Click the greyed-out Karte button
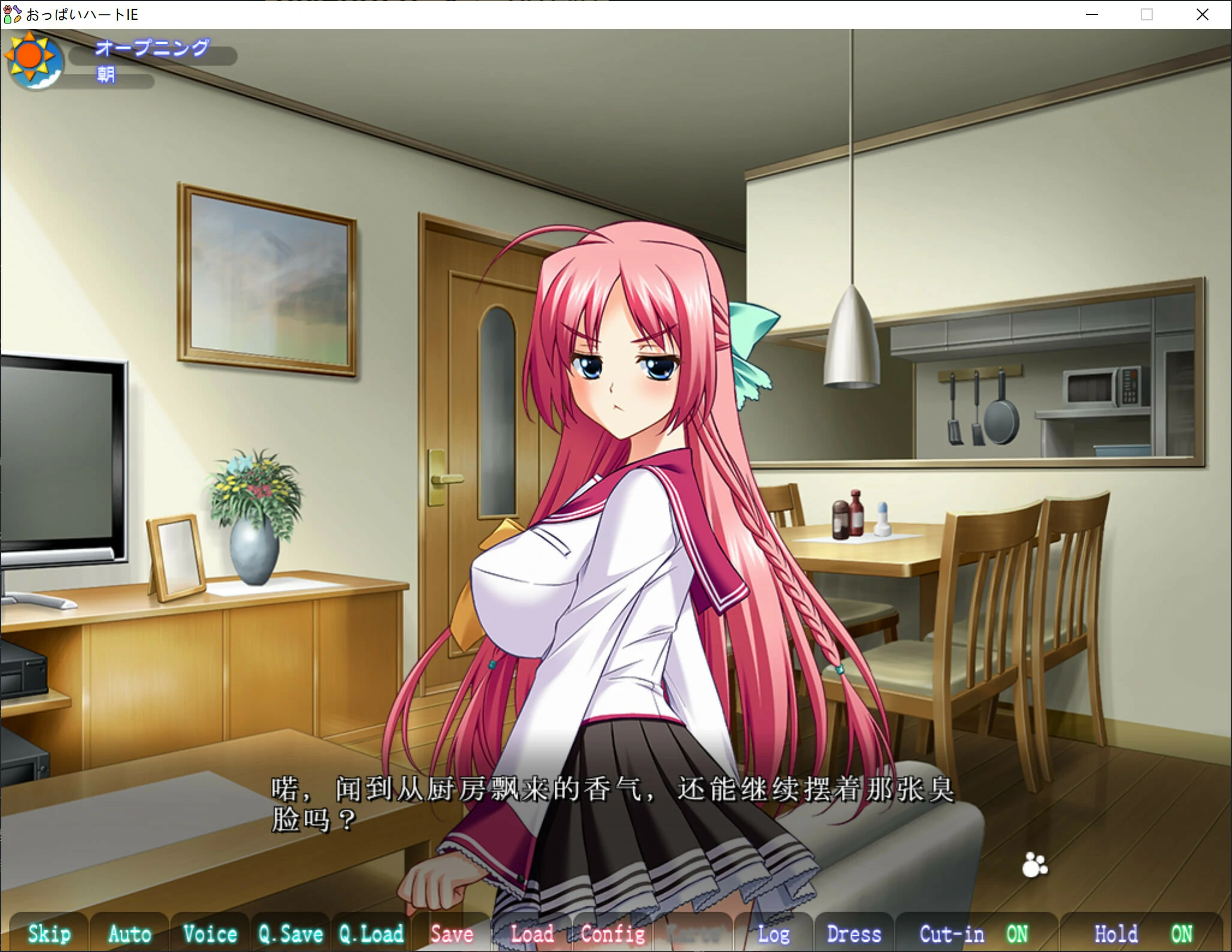 (x=693, y=933)
